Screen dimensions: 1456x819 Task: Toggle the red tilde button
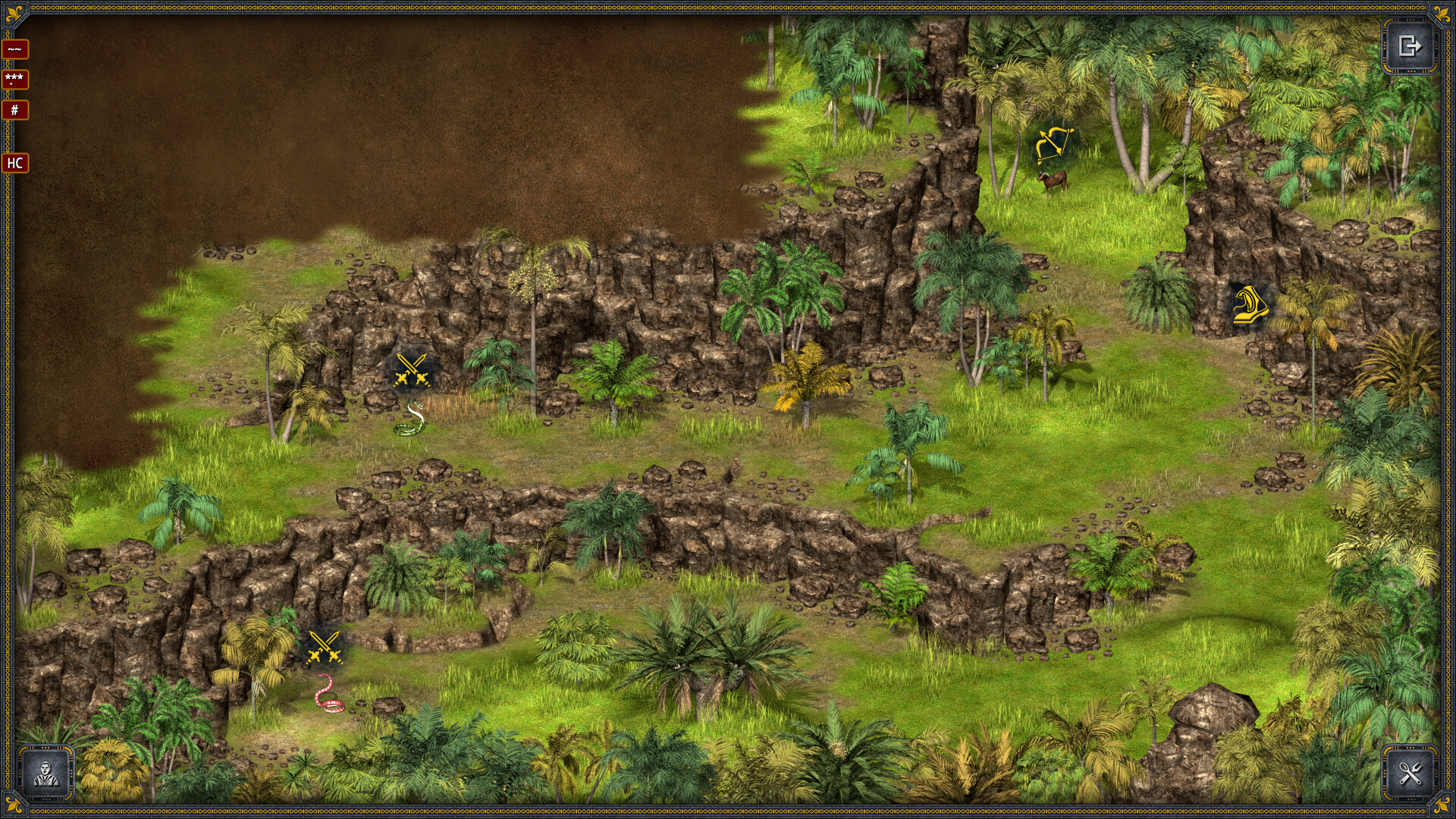click(x=15, y=49)
